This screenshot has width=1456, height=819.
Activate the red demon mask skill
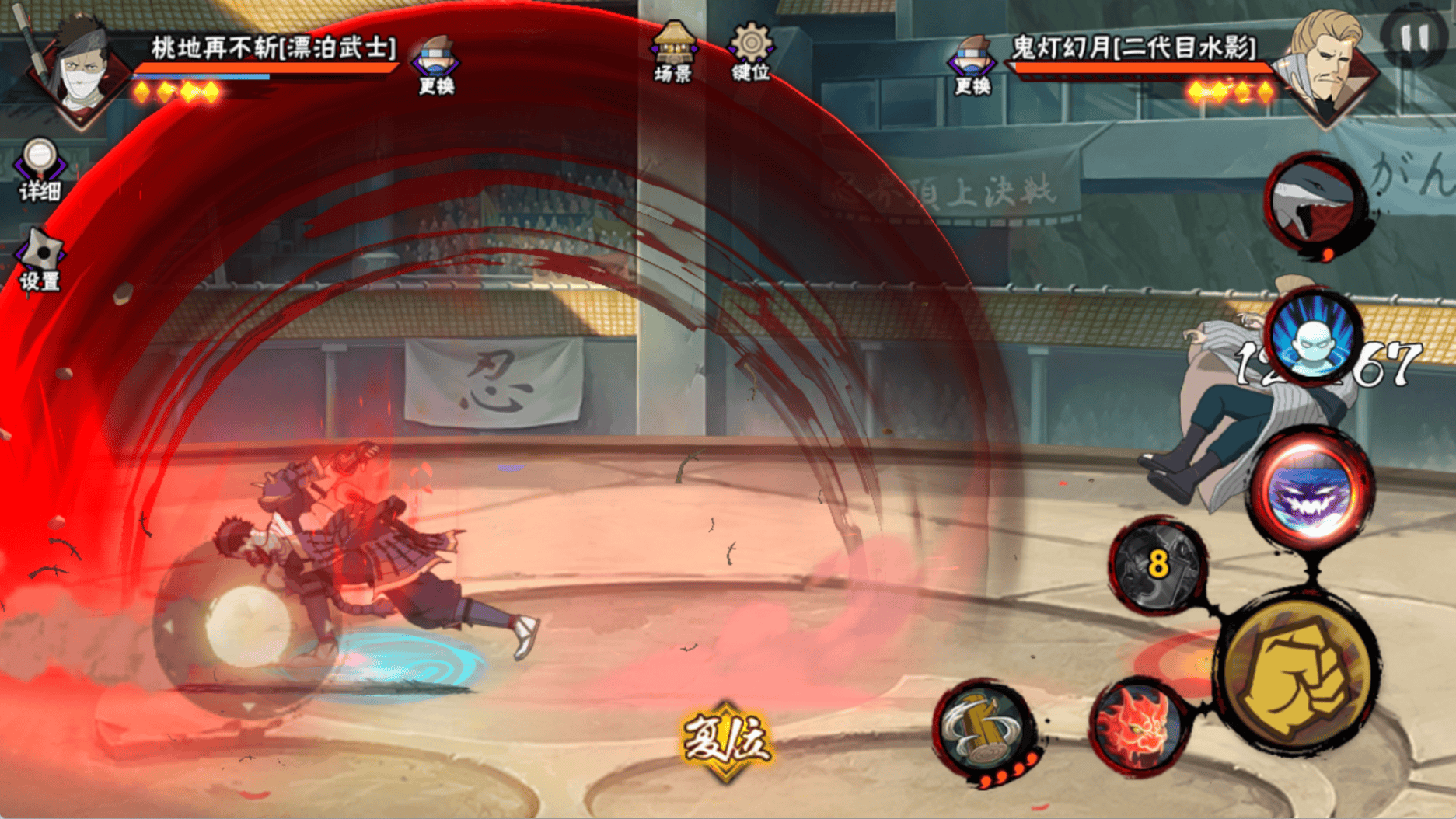click(1136, 727)
